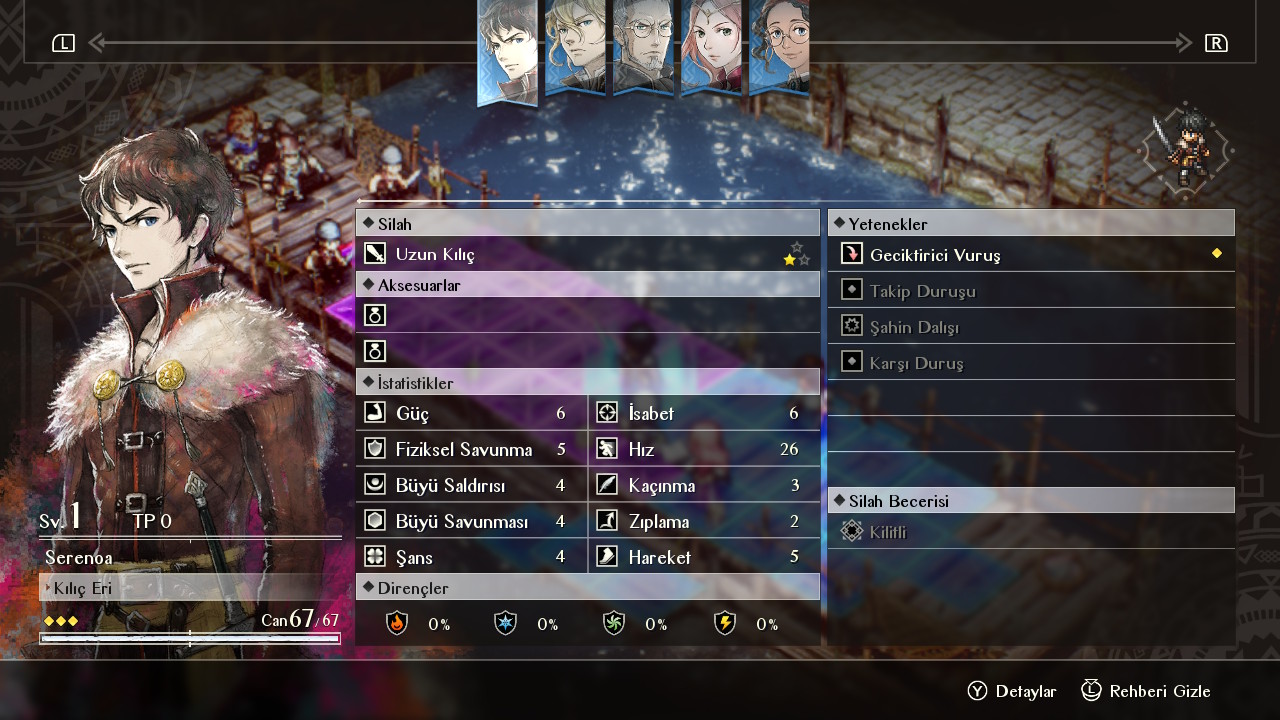Select Serenoa's portrait banner at top
Image resolution: width=1280 pixels, height=720 pixels.
coord(508,50)
